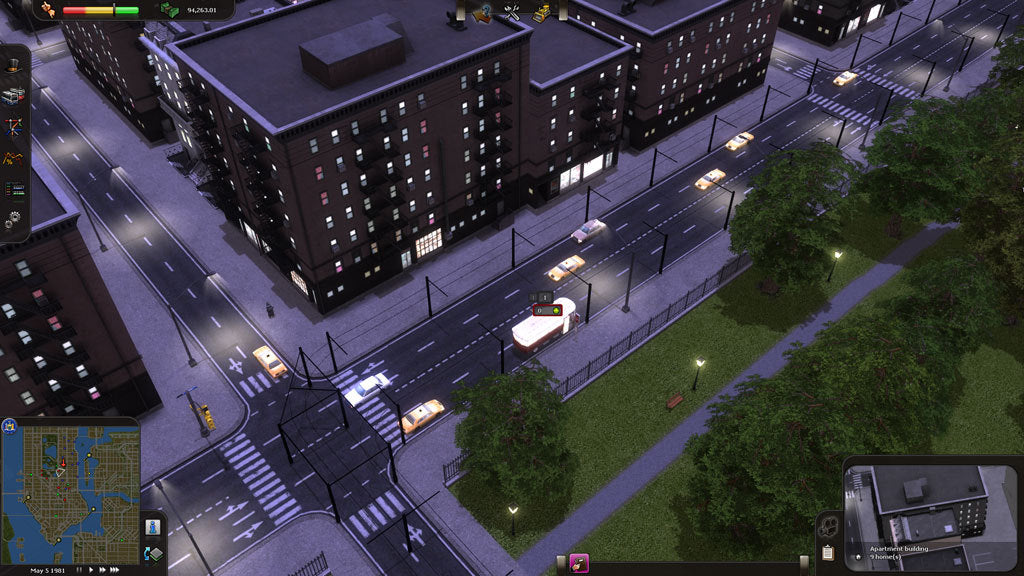The image size is (1024, 576).
Task: Set game speed to fastest
Action: tap(115, 570)
